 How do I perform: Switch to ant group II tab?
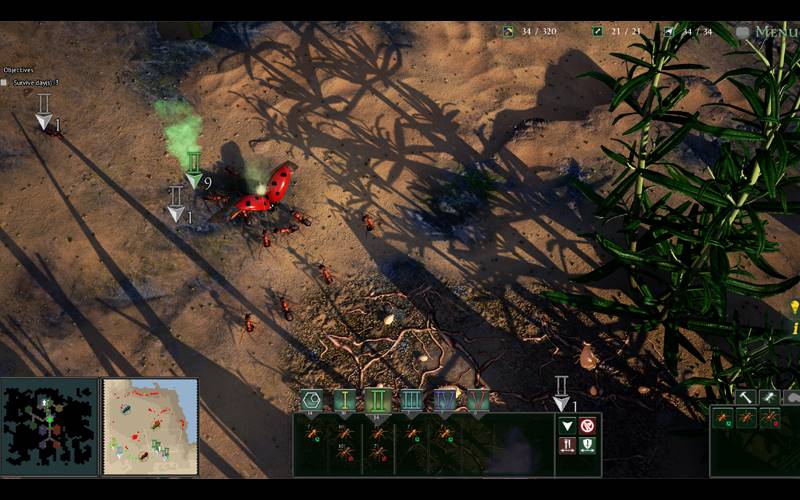(378, 401)
